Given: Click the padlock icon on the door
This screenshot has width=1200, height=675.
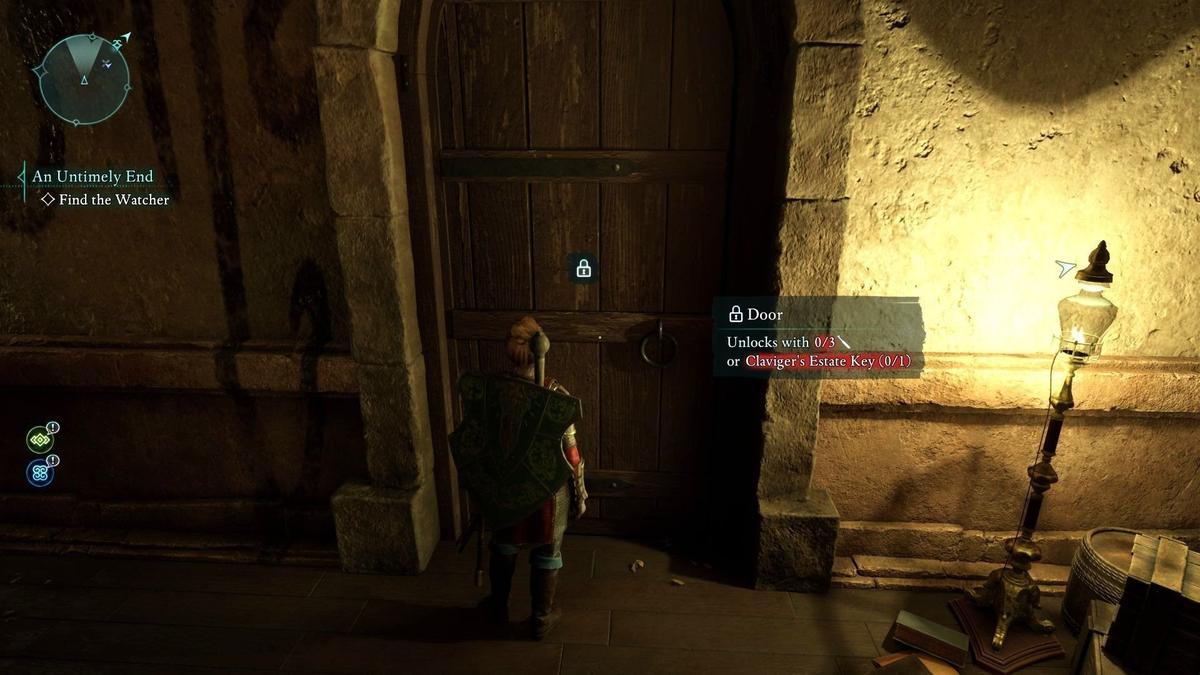Looking at the screenshot, I should [x=584, y=268].
